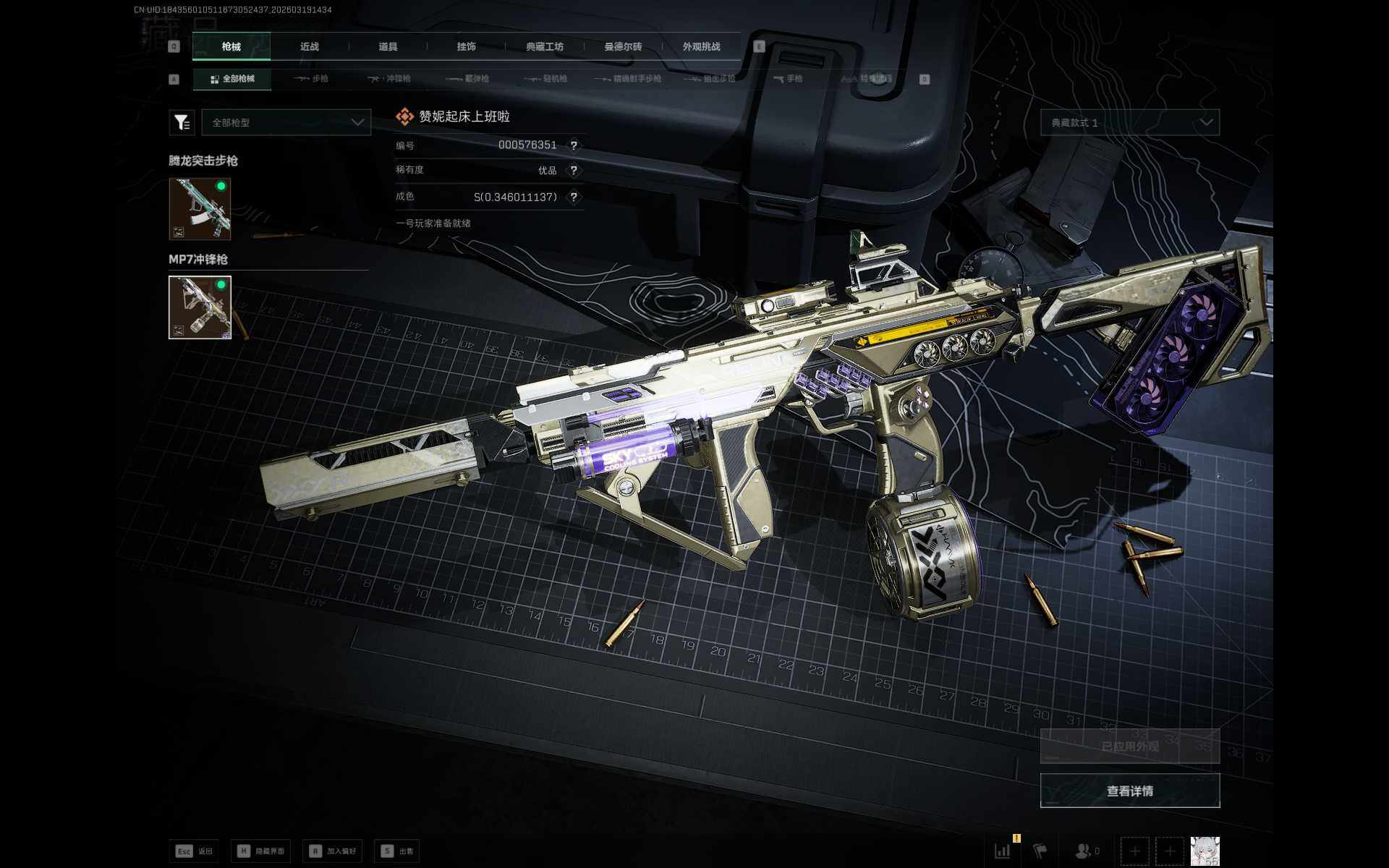This screenshot has width=1389, height=868.
Task: Select the 挂饰 charms tab
Action: coord(466,46)
